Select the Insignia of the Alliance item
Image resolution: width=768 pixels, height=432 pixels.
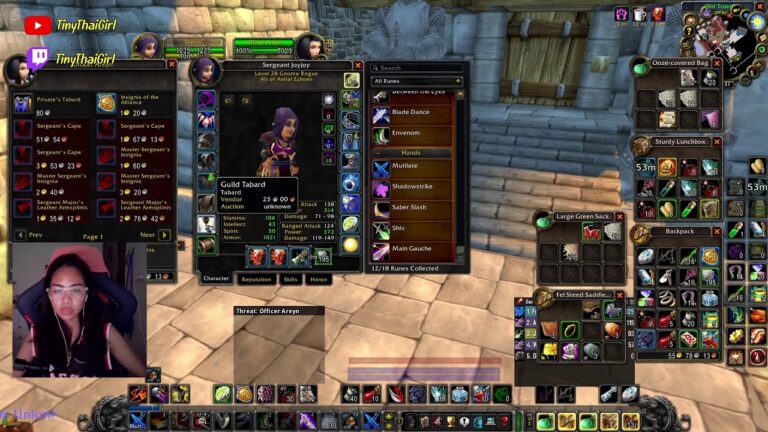tap(106, 103)
